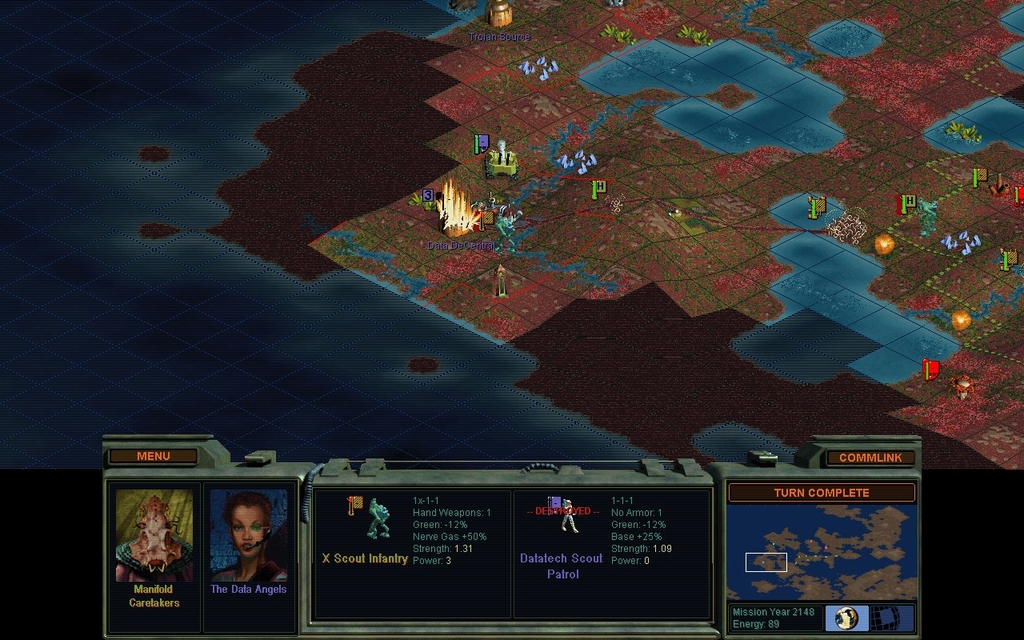Click the world minimap
Screen dimensions: 1024x640
(821, 551)
